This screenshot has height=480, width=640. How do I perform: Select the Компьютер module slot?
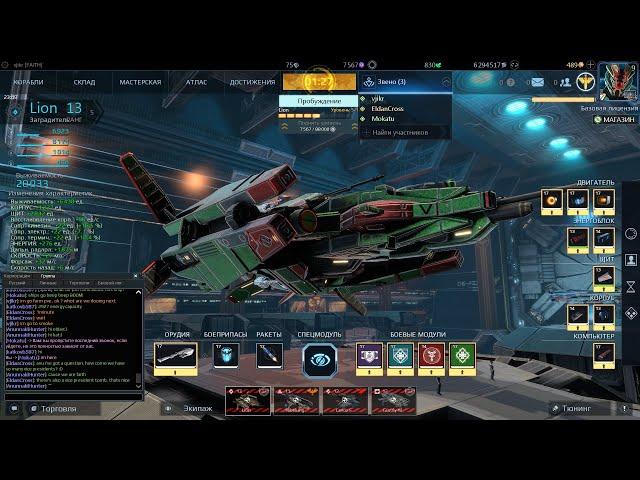(603, 352)
